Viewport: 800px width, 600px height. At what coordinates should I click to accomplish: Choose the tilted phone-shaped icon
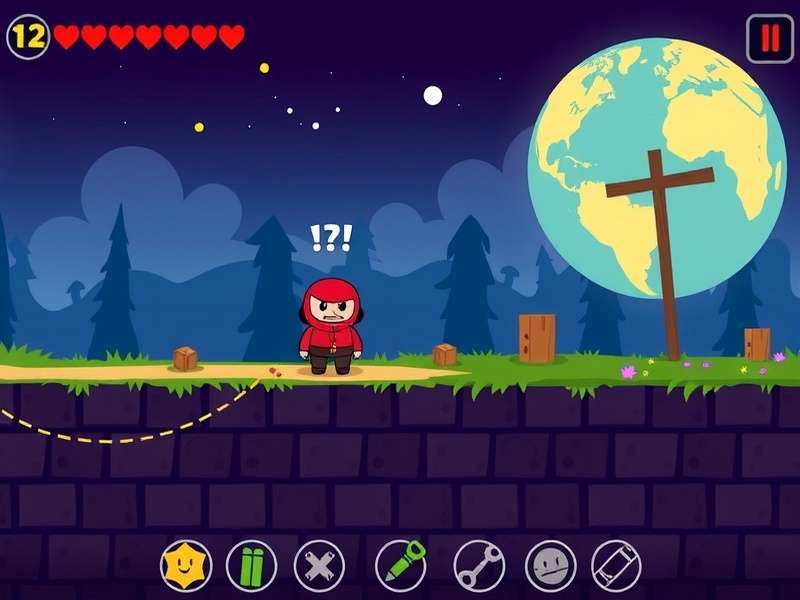point(615,566)
